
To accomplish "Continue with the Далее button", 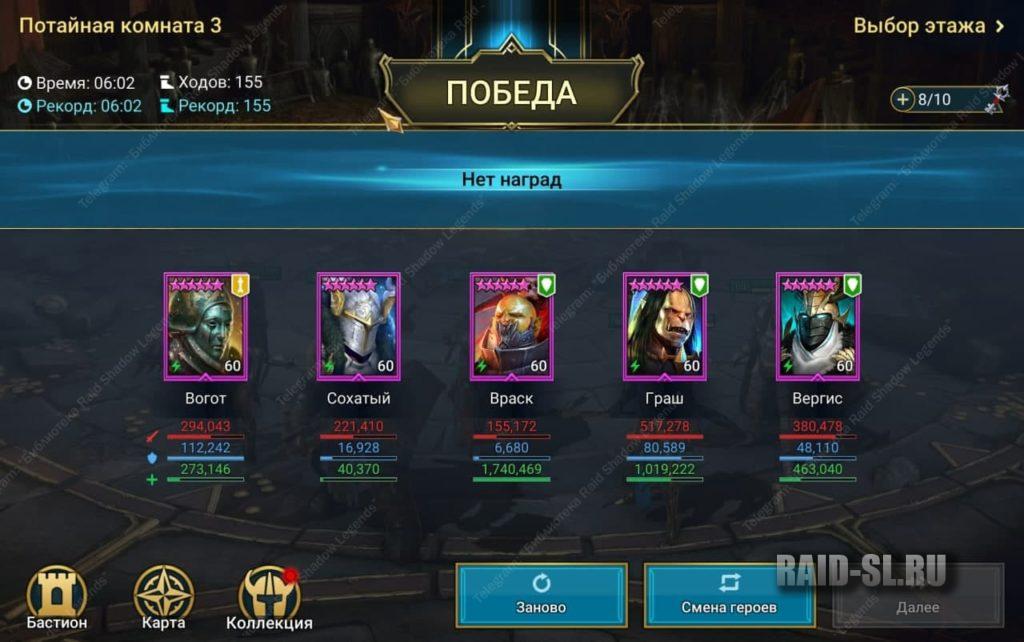I will pos(917,595).
